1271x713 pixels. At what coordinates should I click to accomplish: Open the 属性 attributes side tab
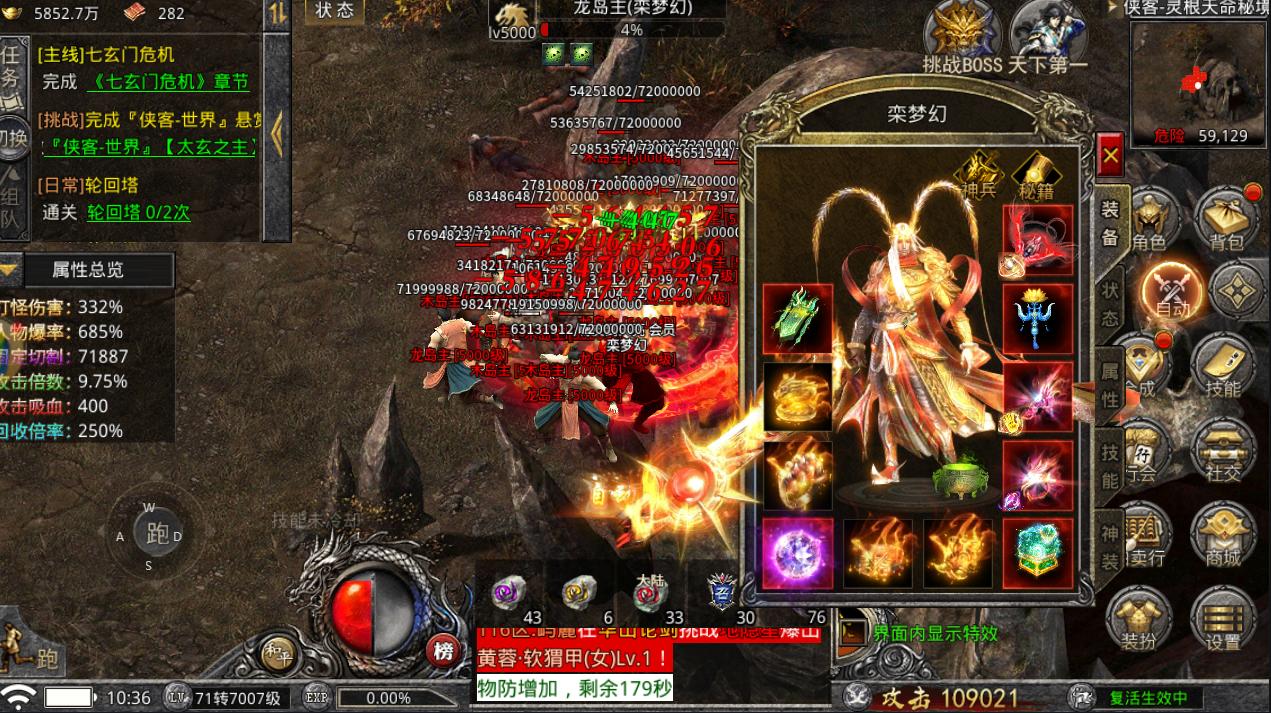1110,385
